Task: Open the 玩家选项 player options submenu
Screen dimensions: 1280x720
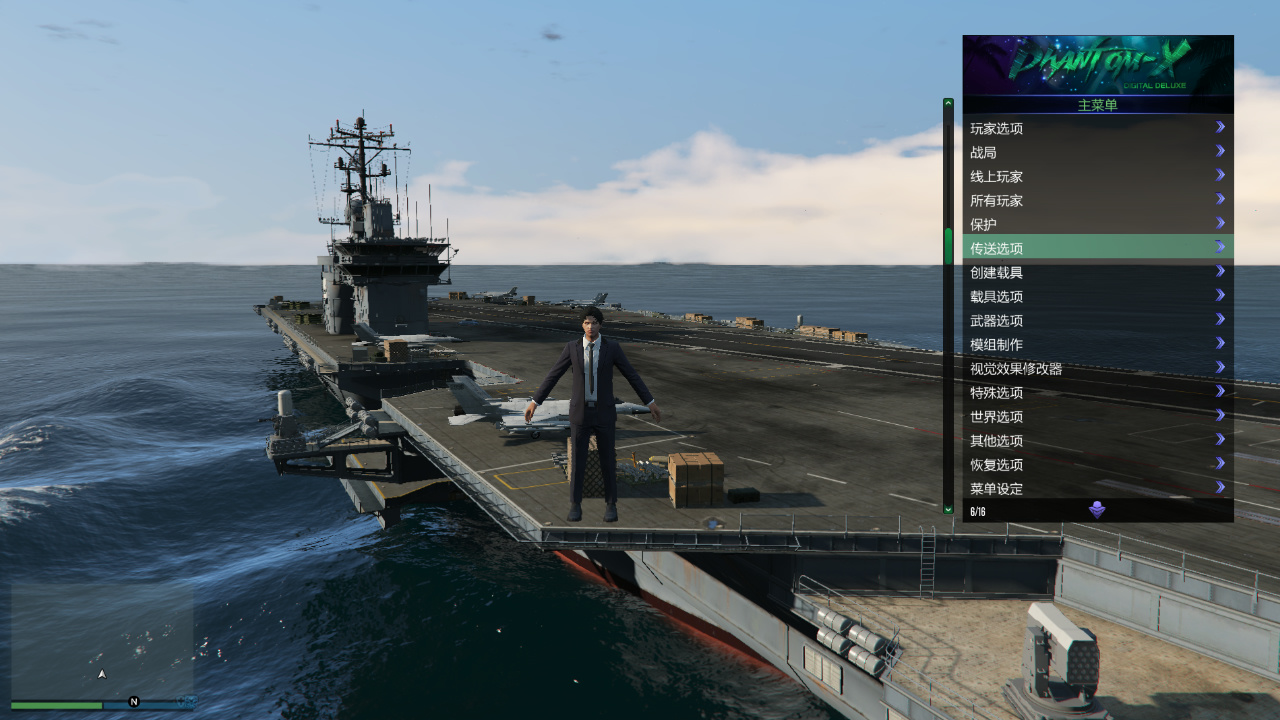Action: pos(1097,128)
